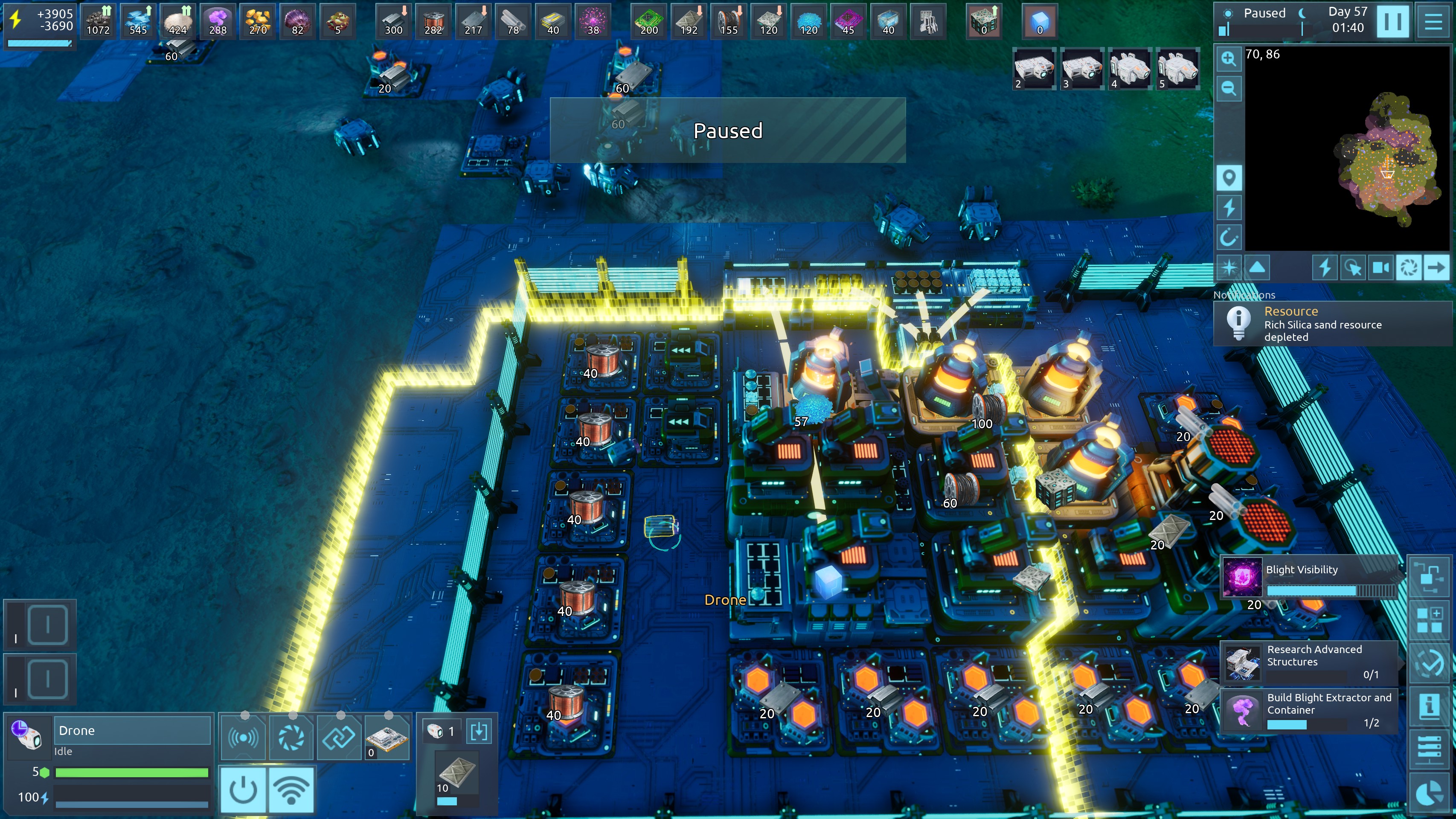The height and width of the screenshot is (819, 1456).
Task: Click the right arrow button under the minimap
Action: [1436, 267]
